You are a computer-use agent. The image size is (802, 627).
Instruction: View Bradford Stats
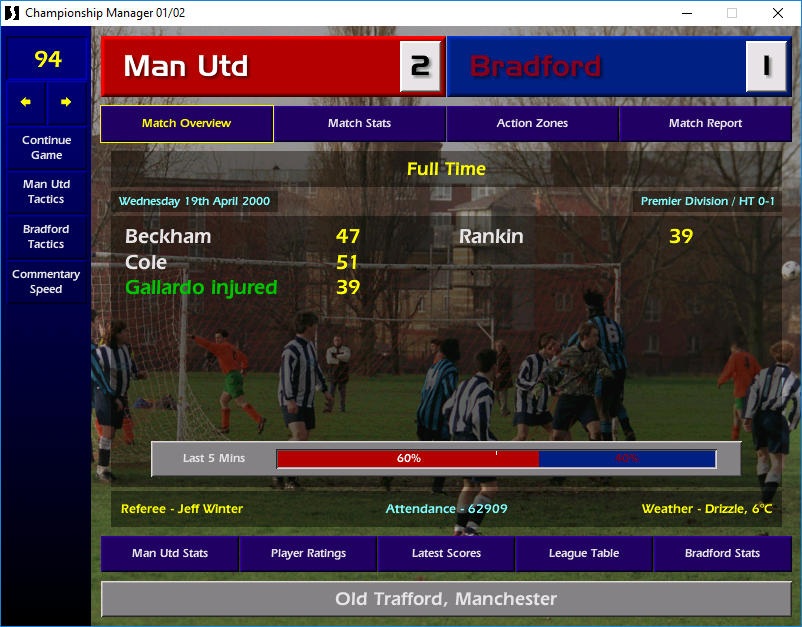point(722,553)
